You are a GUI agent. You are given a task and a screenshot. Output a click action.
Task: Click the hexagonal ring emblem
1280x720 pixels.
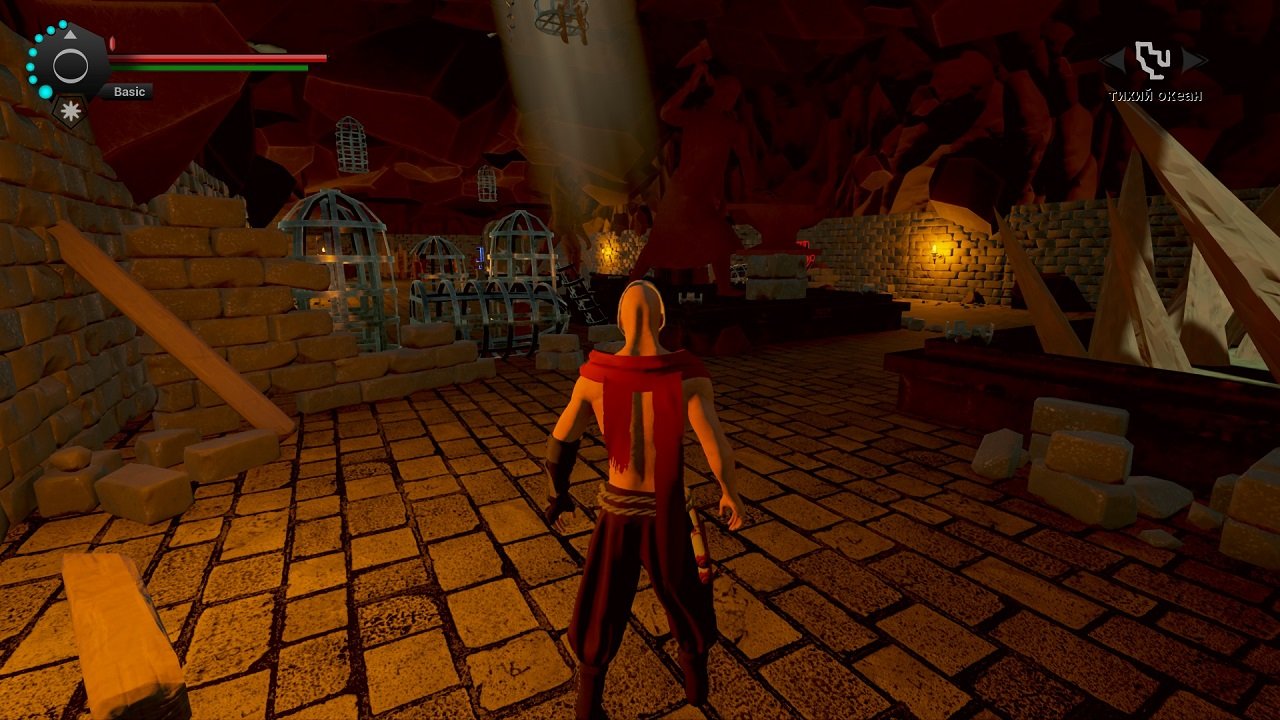[70, 67]
